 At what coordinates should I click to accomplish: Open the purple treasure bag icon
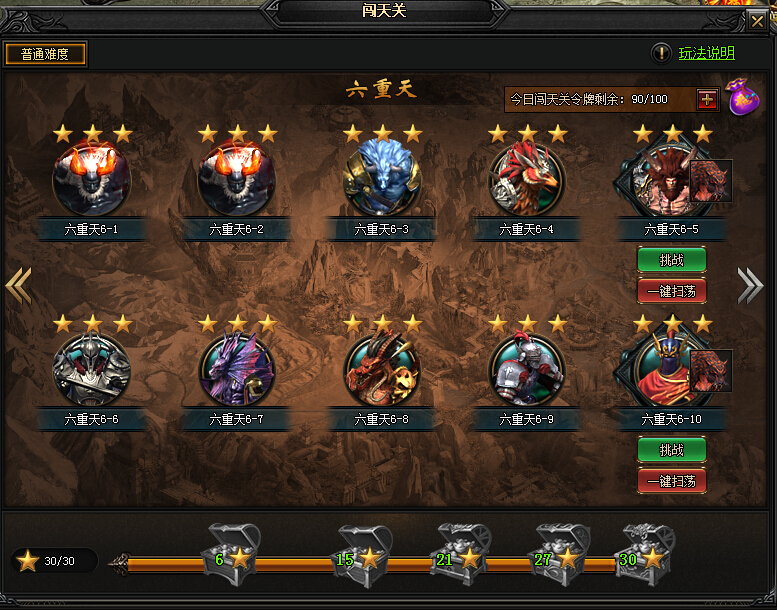[741, 97]
